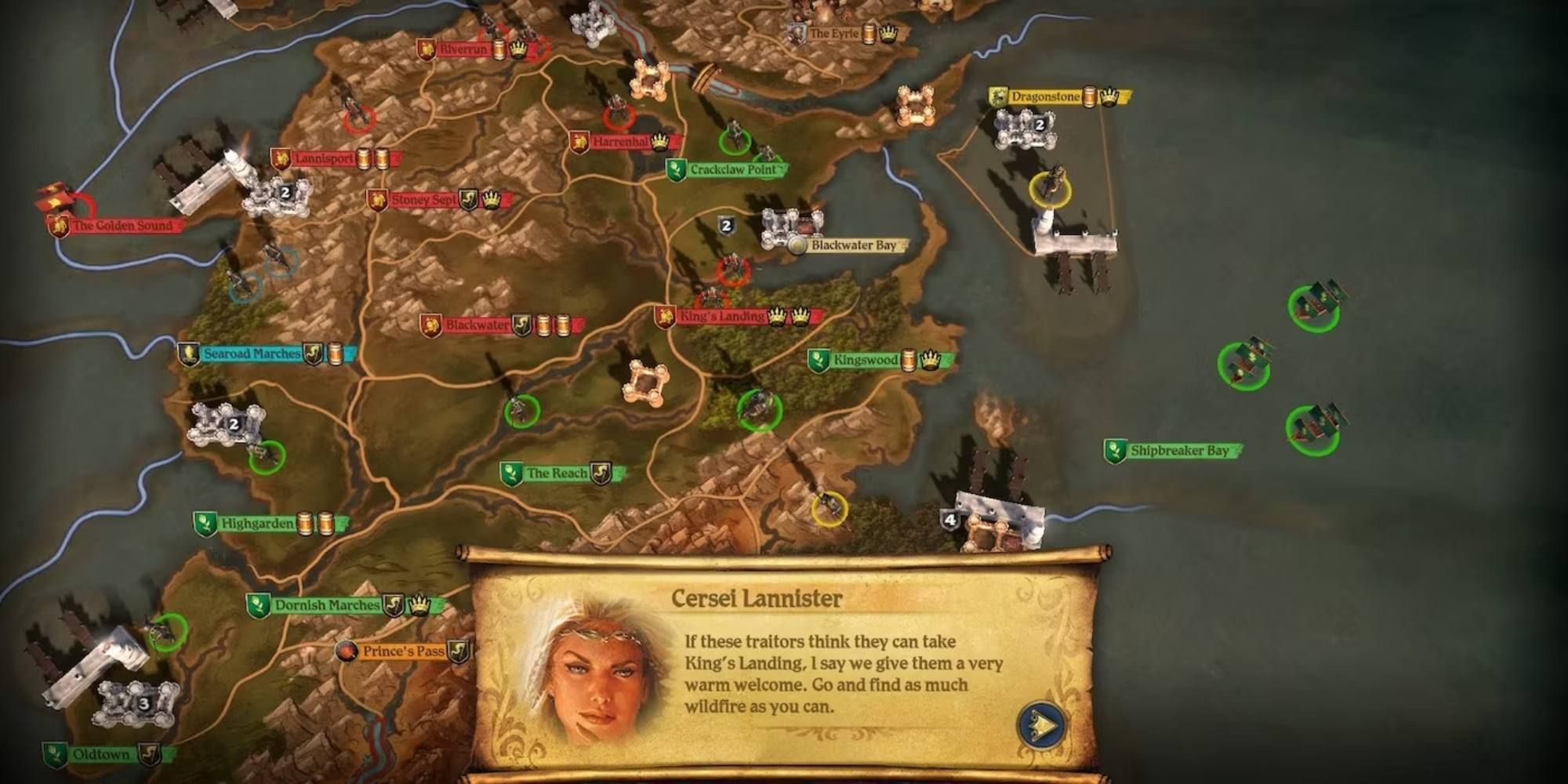Click the barrel supply icon beside Kingswood
The width and height of the screenshot is (1568, 784).
click(x=908, y=360)
